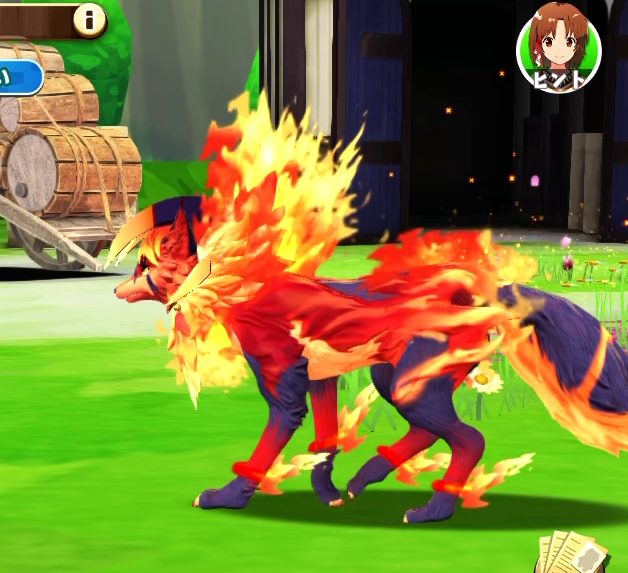Click the partially visible blue button
This screenshot has width=628, height=573.
[19, 77]
